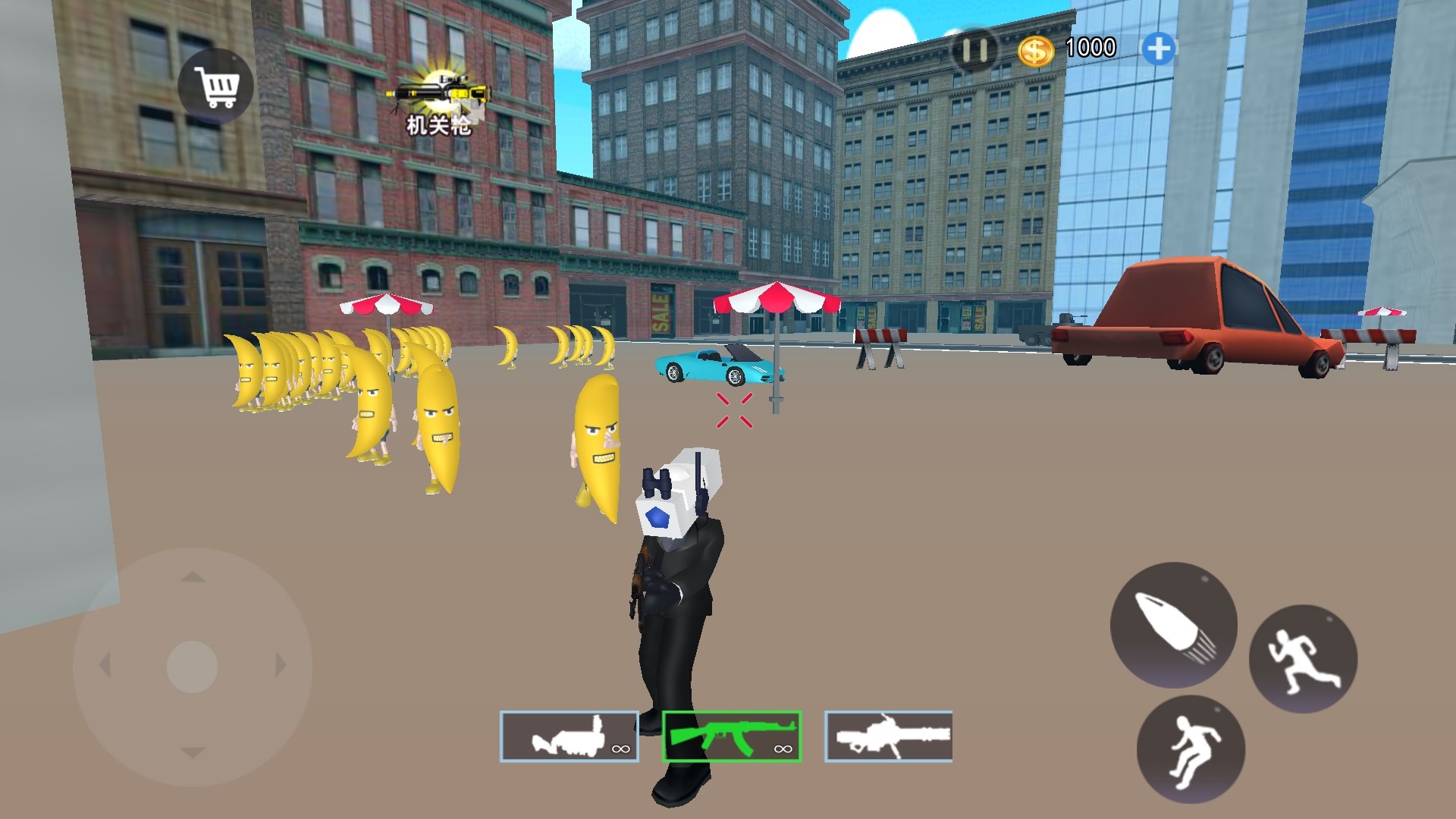Pause the game
Viewport: 1456px width, 819px height.
(x=974, y=51)
